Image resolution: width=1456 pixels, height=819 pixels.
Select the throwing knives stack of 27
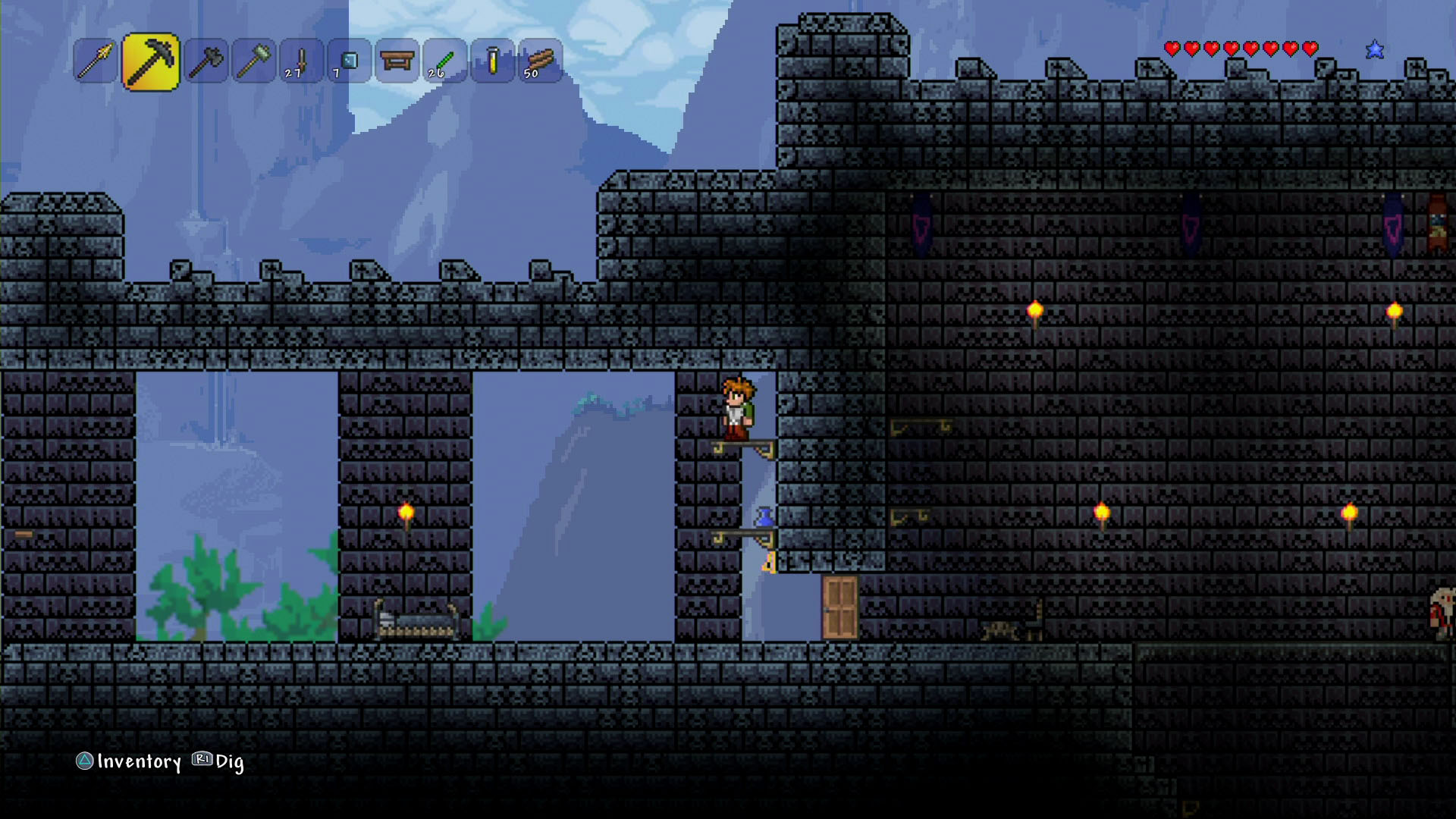coord(301,61)
